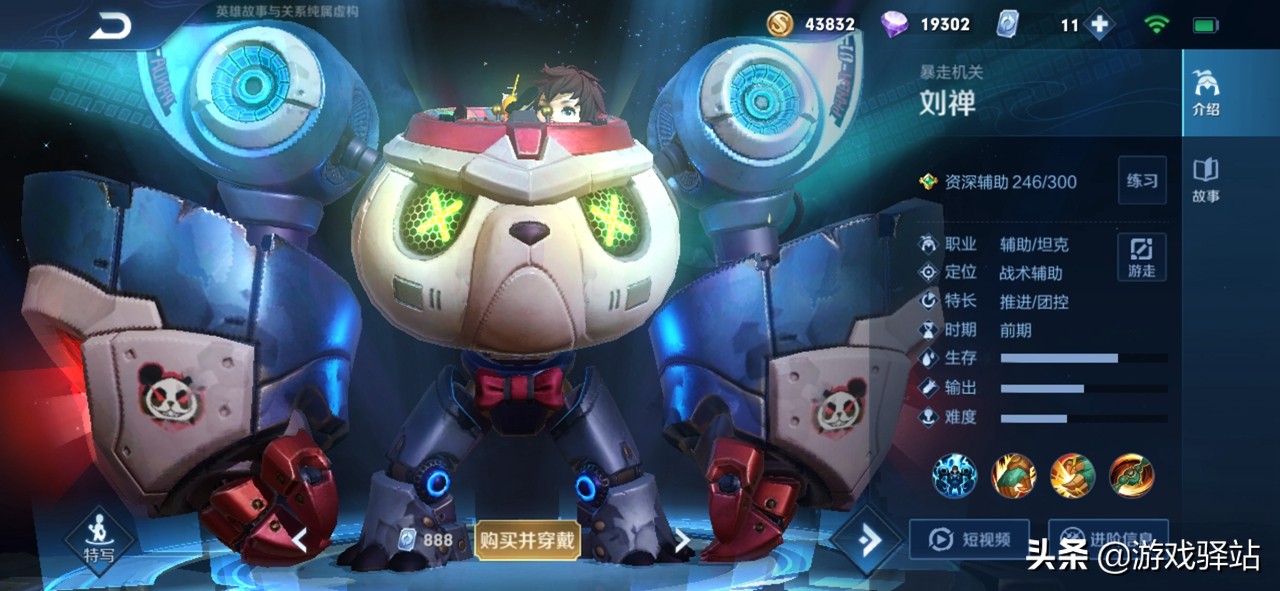
Task: Select the spinning green mech skill icon
Action: pos(1131,475)
